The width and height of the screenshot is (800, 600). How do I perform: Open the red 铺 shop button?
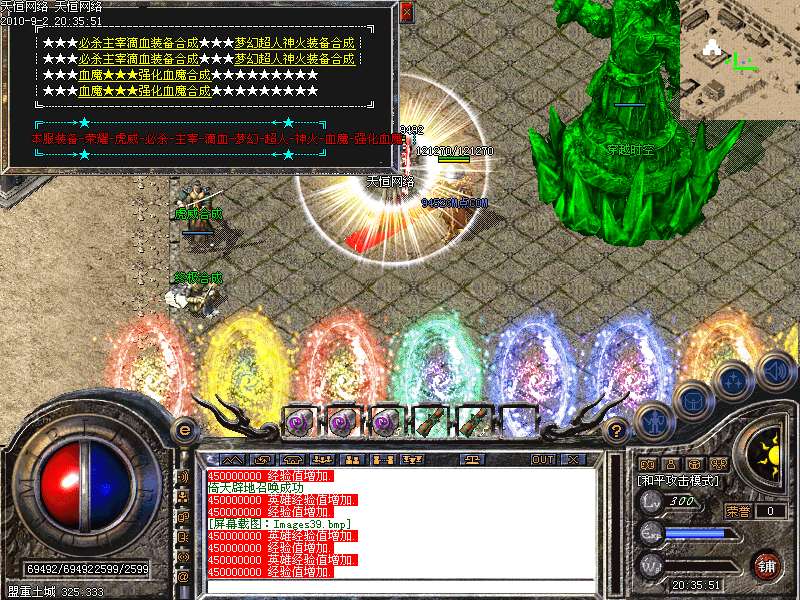pos(767,565)
